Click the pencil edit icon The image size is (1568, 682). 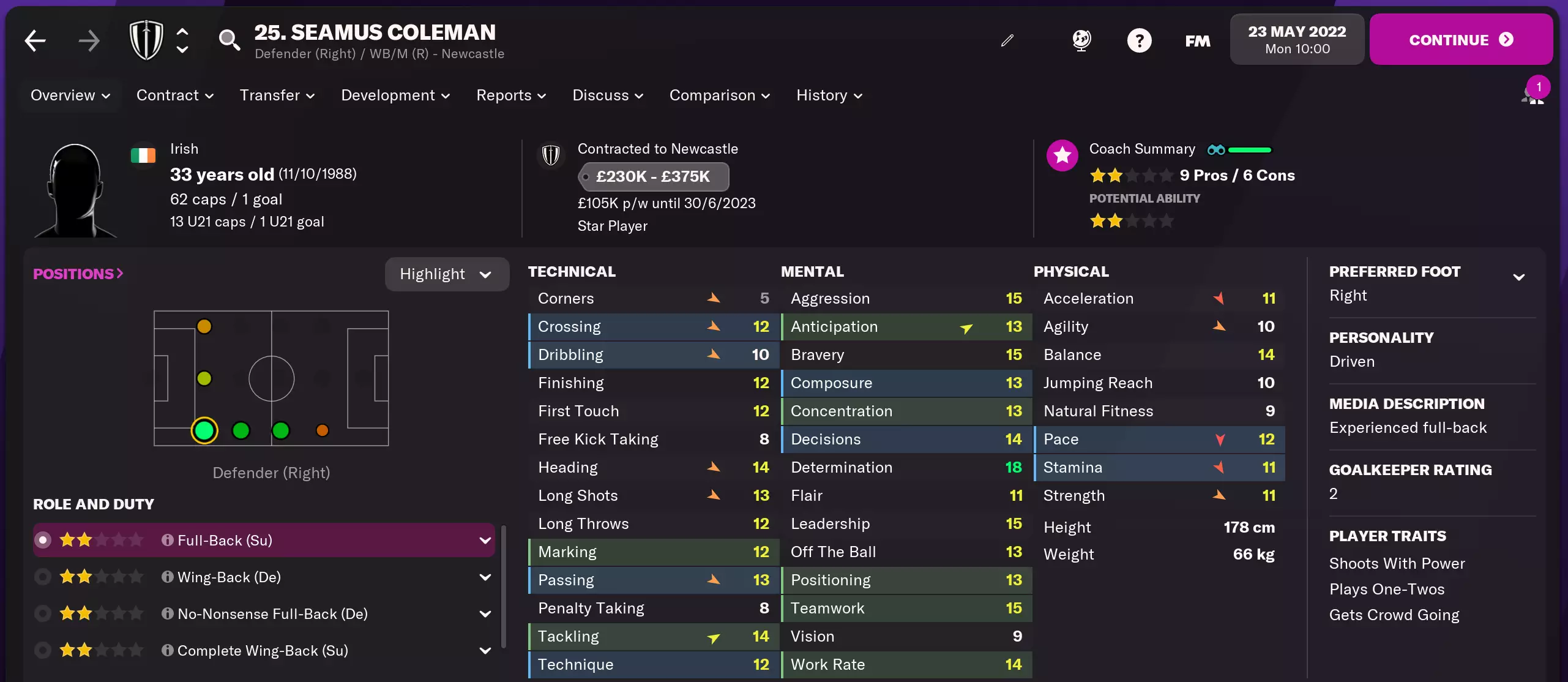pyautogui.click(x=1007, y=40)
